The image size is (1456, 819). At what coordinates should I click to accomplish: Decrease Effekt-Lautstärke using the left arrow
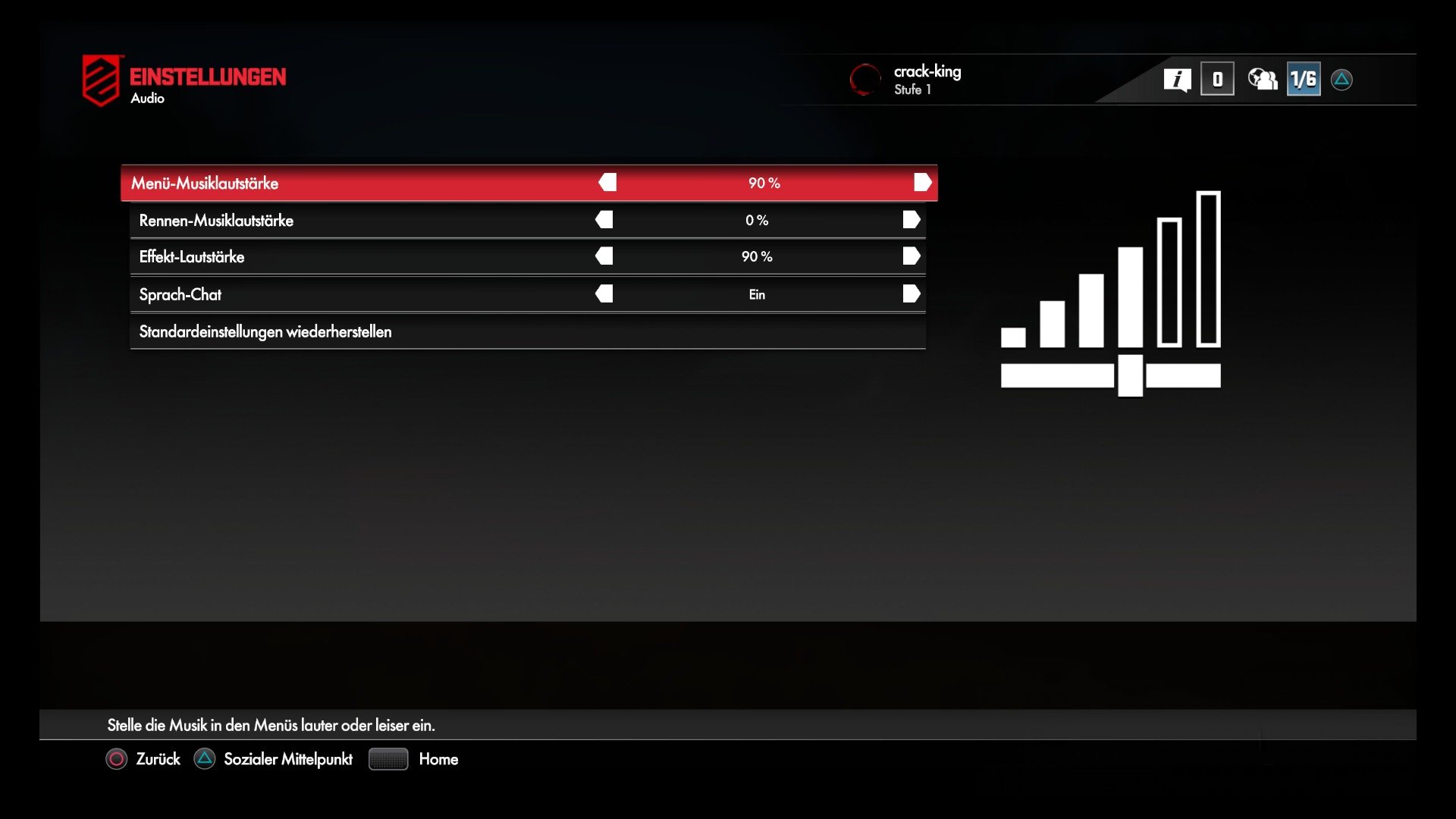tap(606, 256)
